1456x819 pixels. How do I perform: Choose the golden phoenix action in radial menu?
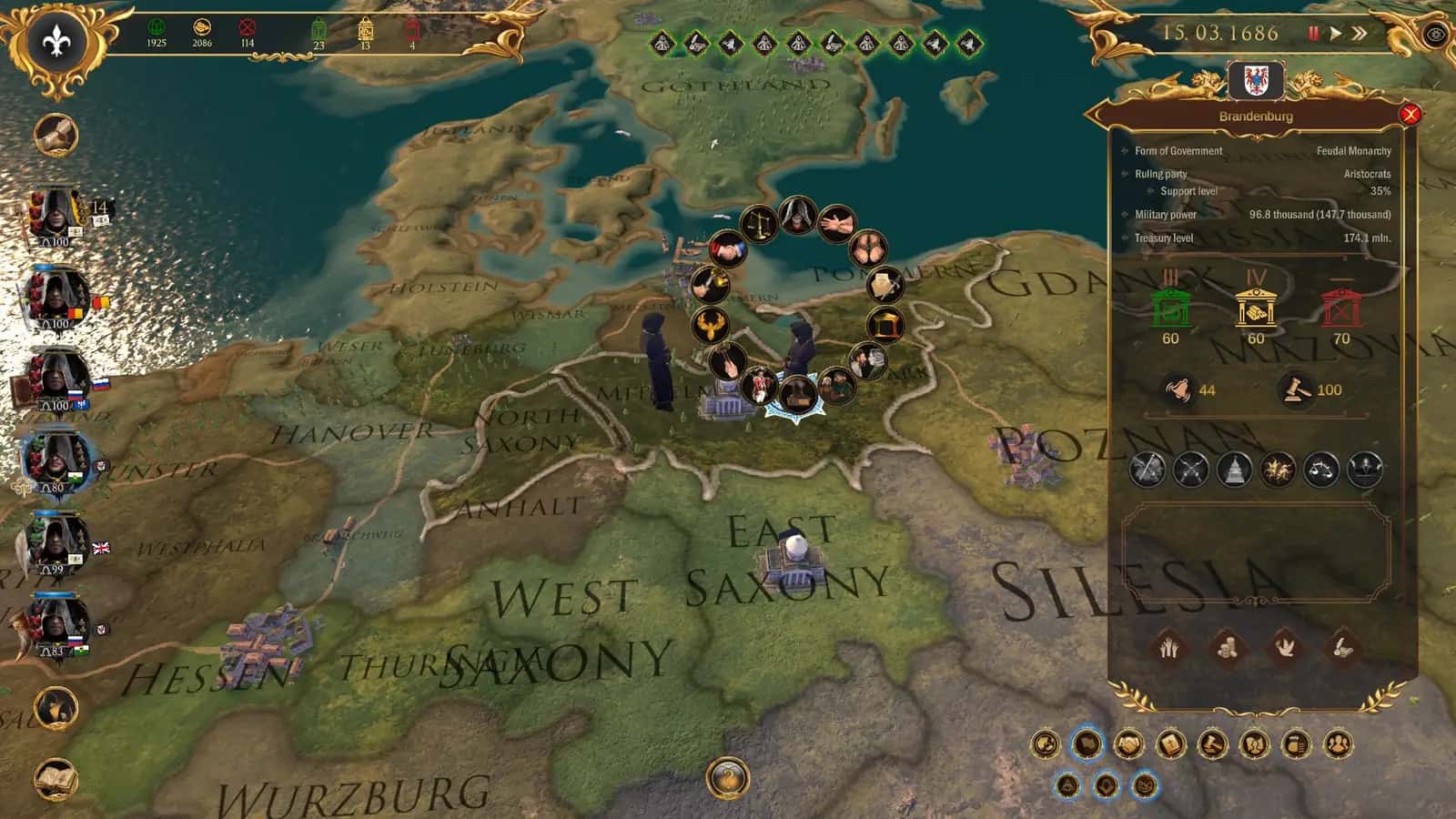(710, 324)
